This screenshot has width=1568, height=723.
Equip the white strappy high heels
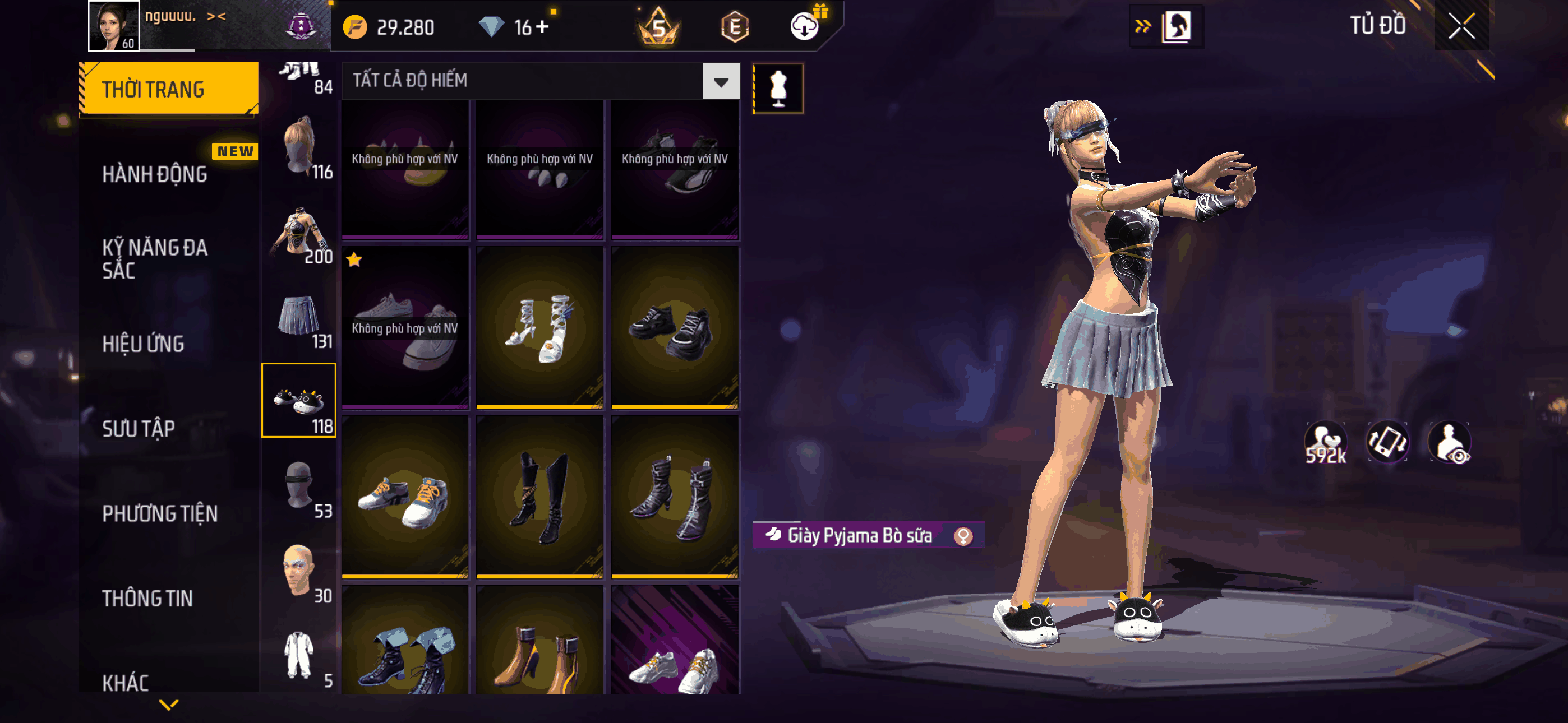click(x=540, y=327)
